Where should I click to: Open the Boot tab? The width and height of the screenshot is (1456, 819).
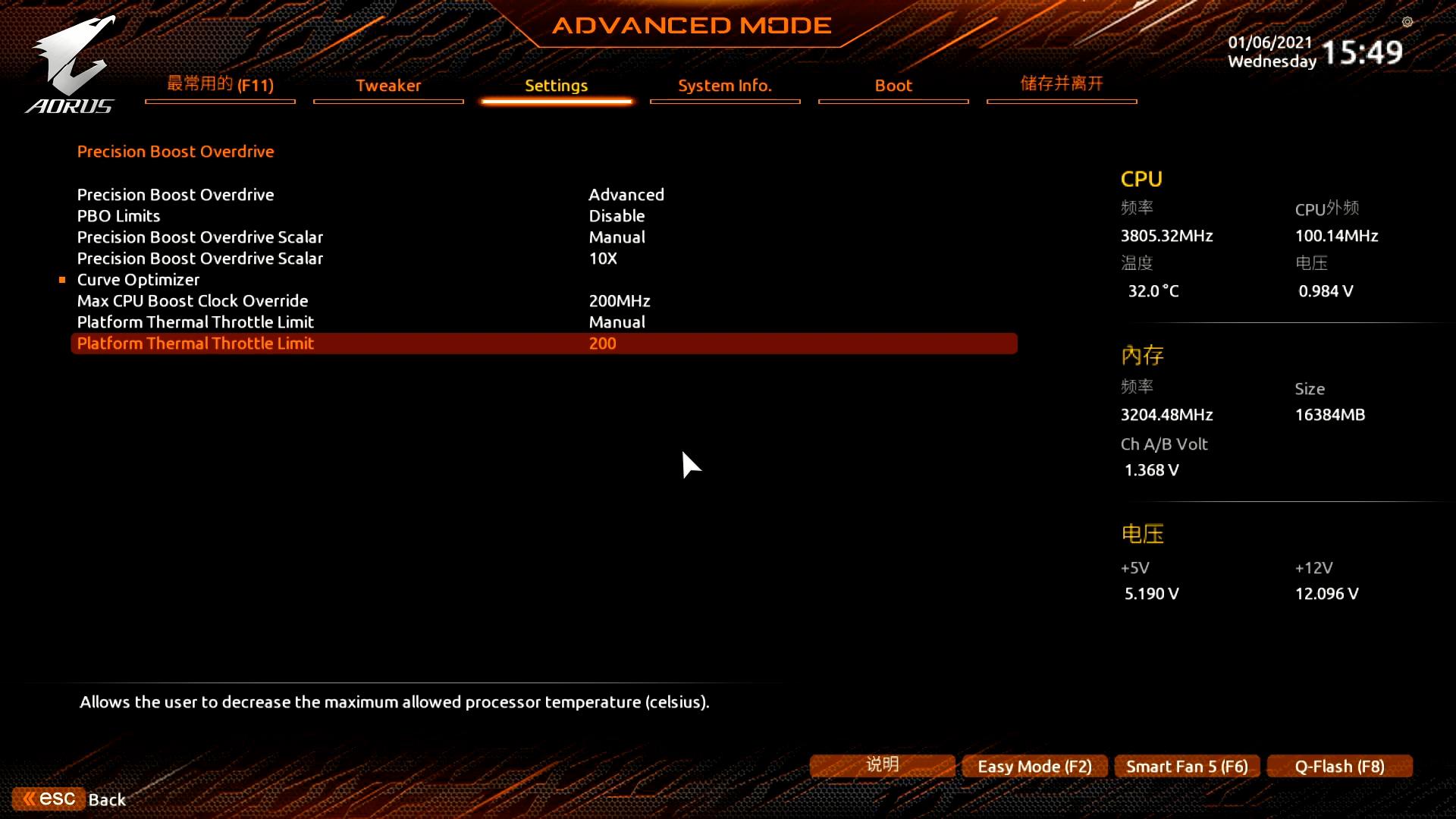(893, 86)
